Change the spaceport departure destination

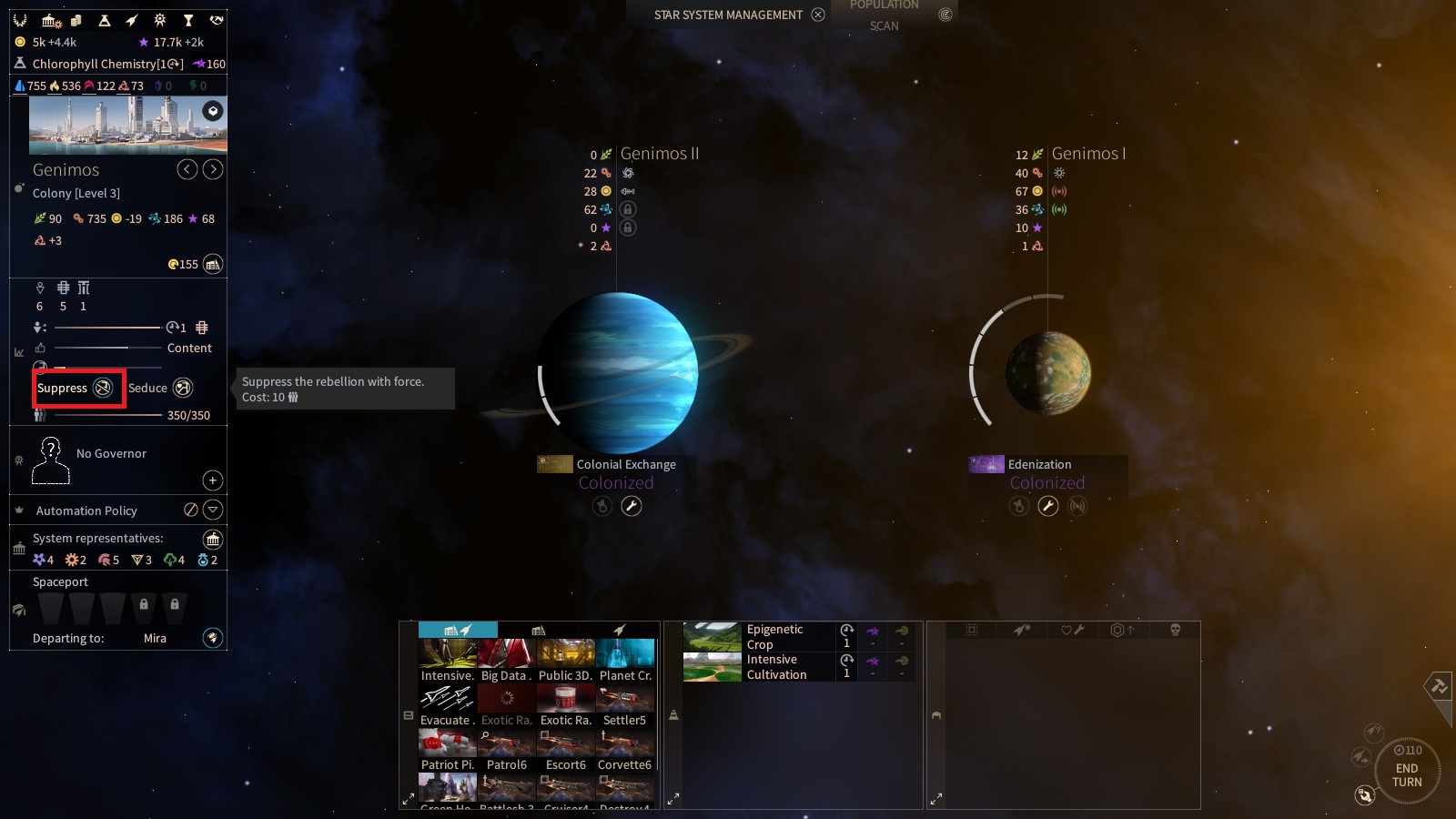[x=212, y=638]
